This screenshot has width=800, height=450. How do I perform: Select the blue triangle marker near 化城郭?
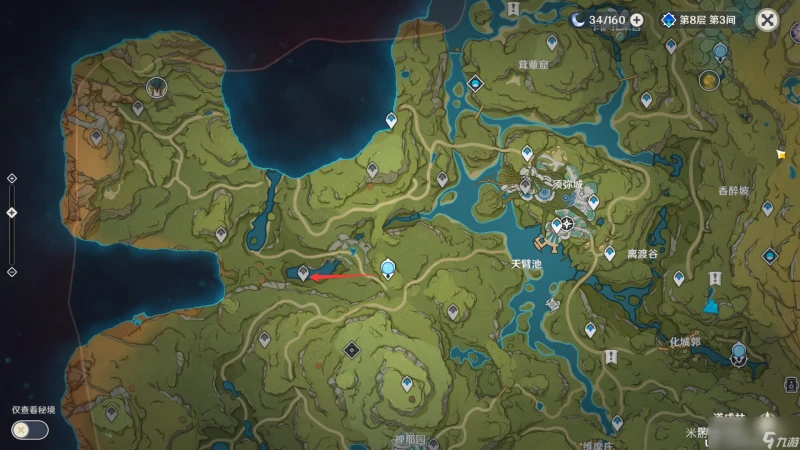[x=711, y=304]
